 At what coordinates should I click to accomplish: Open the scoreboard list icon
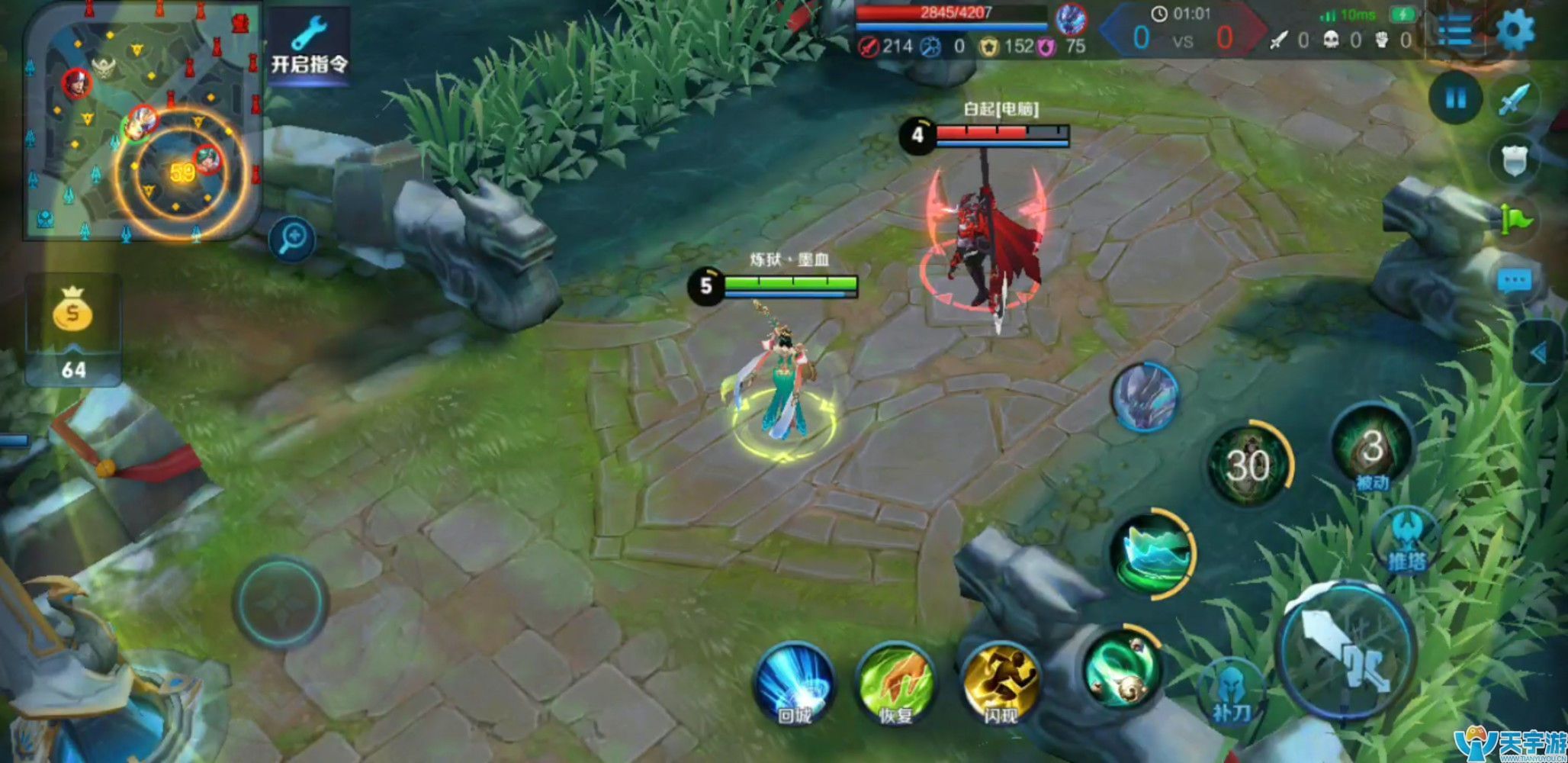[1454, 31]
